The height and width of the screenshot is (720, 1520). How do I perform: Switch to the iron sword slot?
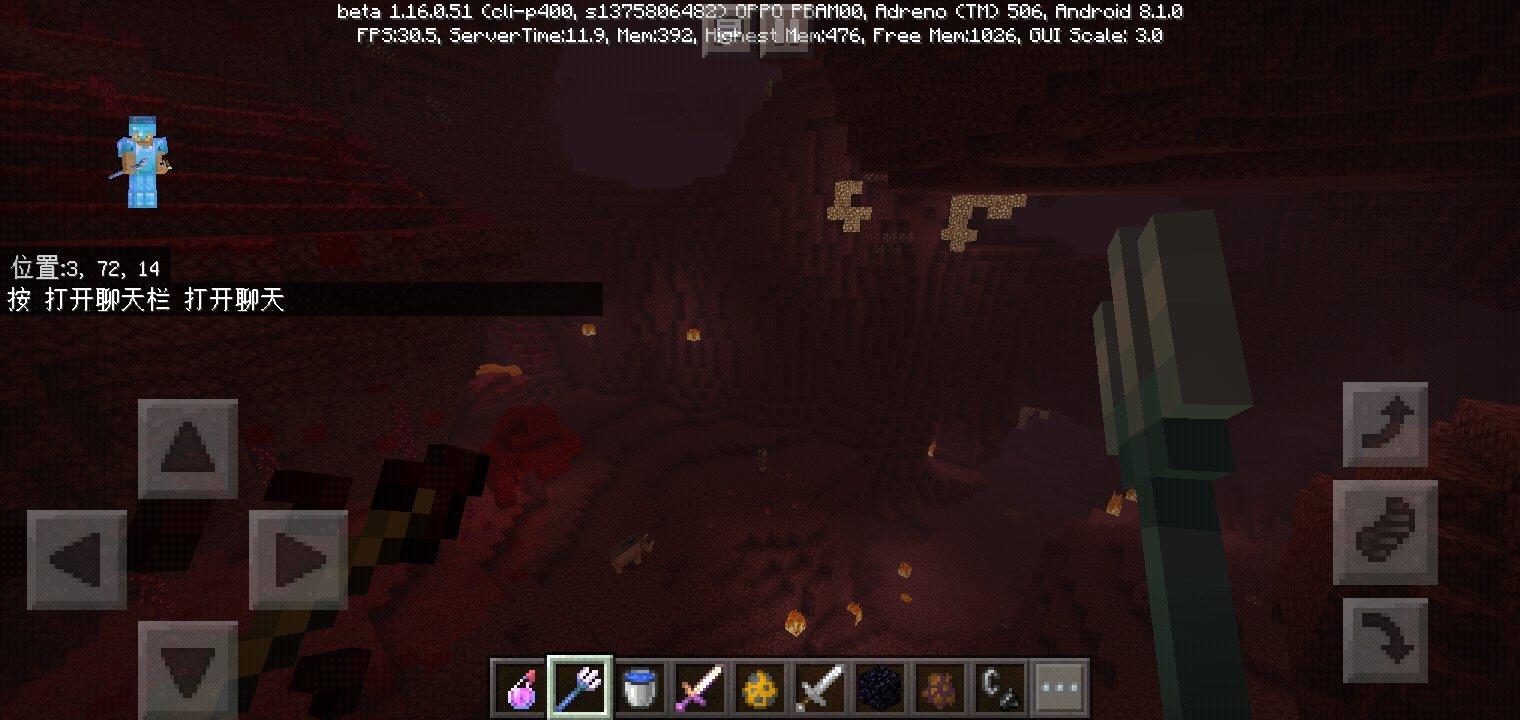(x=821, y=687)
